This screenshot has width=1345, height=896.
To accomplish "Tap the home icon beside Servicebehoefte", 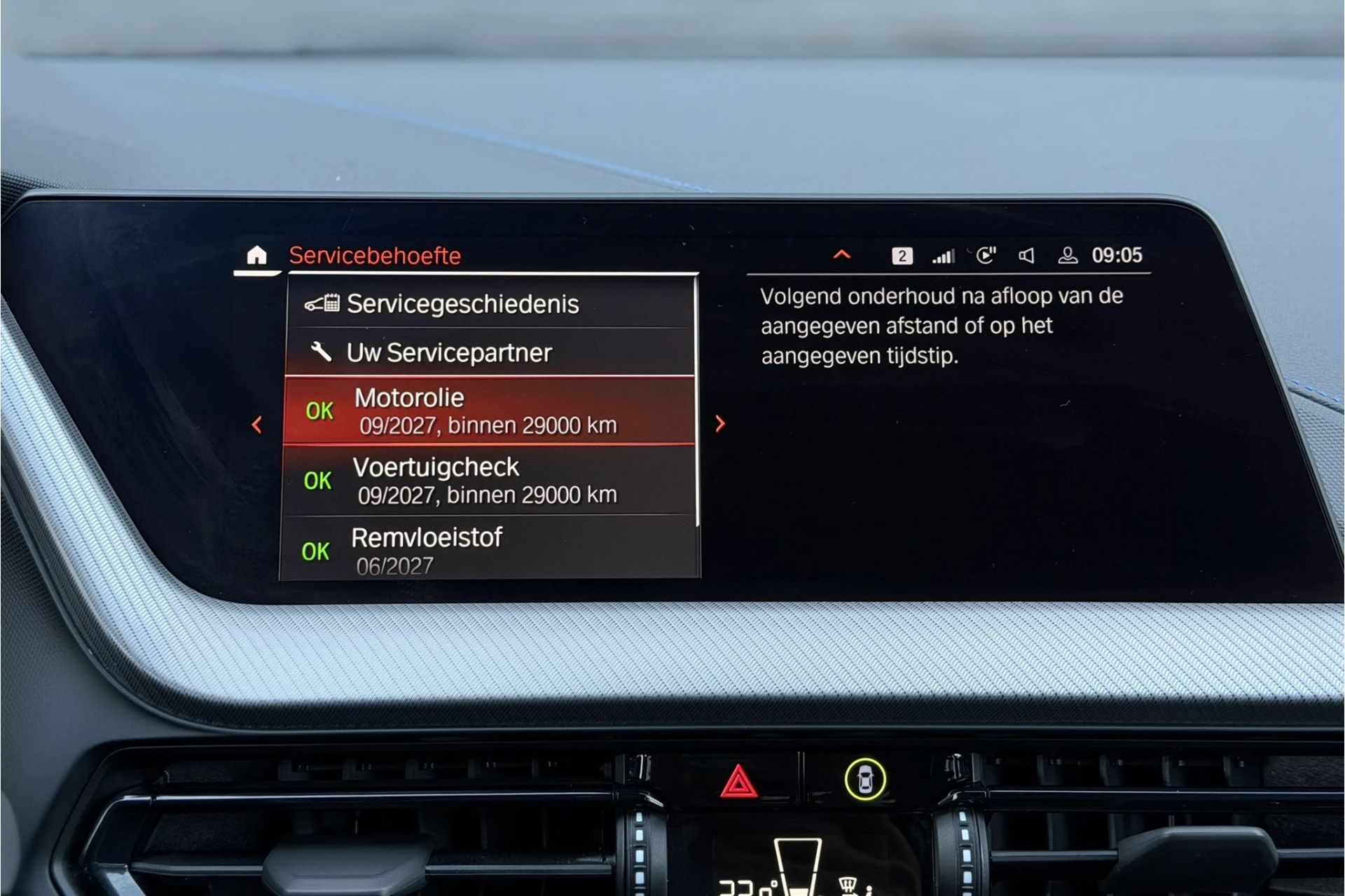I will coord(256,255).
